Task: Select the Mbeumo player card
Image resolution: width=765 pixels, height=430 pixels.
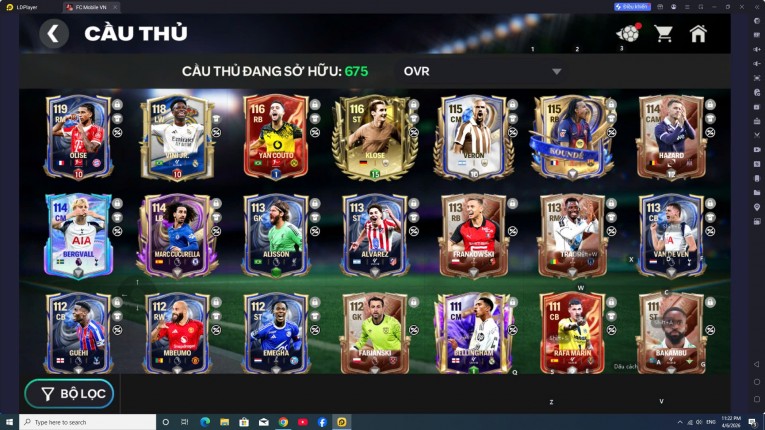Action: click(175, 333)
